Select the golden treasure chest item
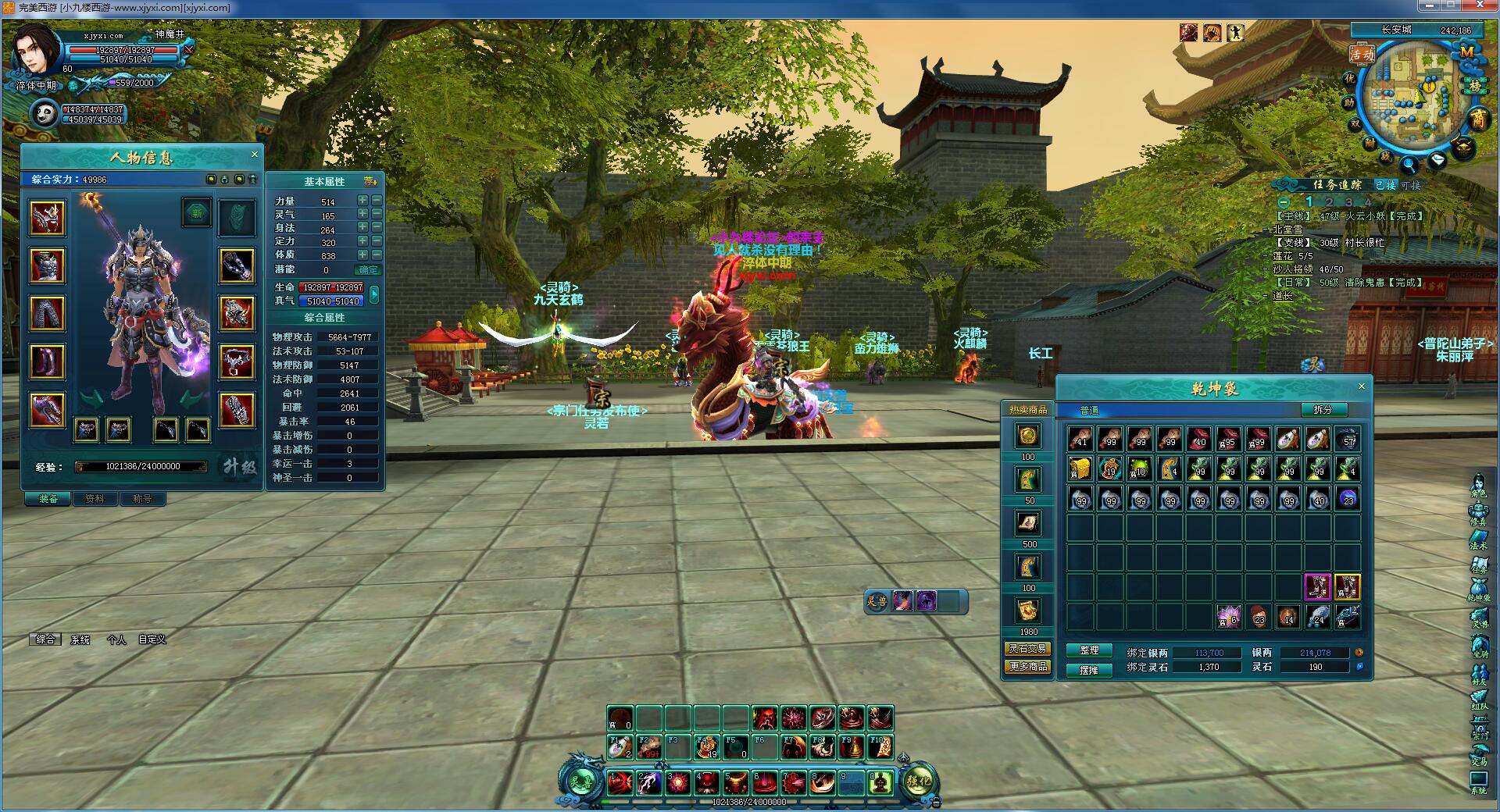1500x812 pixels. [x=1080, y=469]
